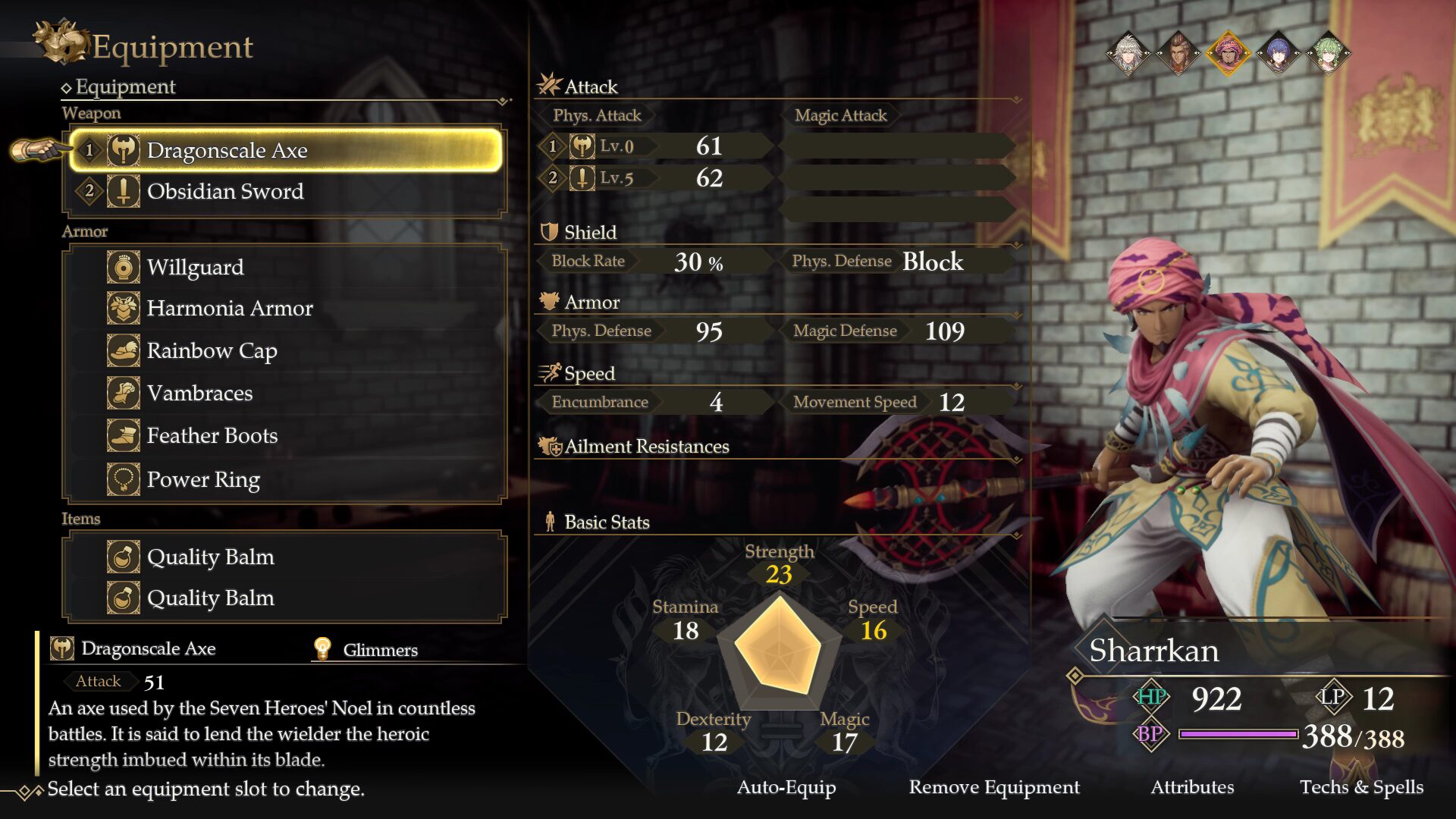Pick the Rainbow Cap equipment slot
The image size is (1456, 819).
[285, 351]
